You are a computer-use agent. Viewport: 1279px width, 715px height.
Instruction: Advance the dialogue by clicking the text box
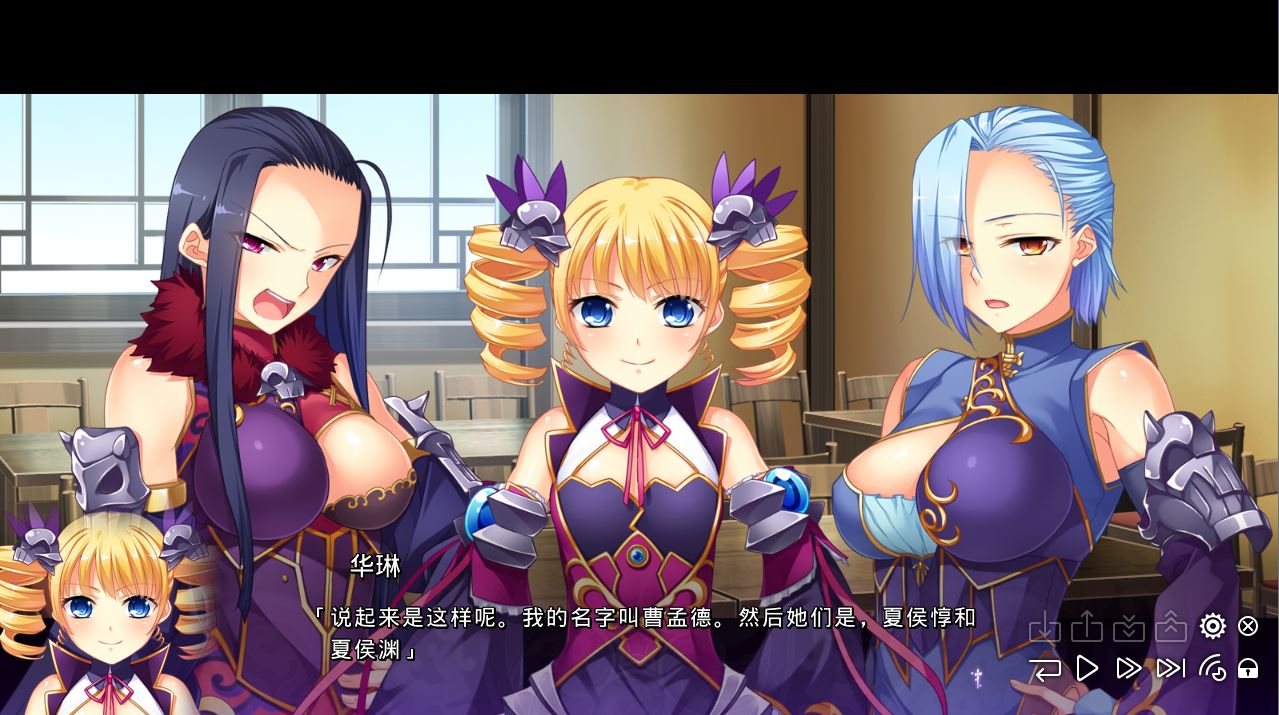tap(640, 633)
